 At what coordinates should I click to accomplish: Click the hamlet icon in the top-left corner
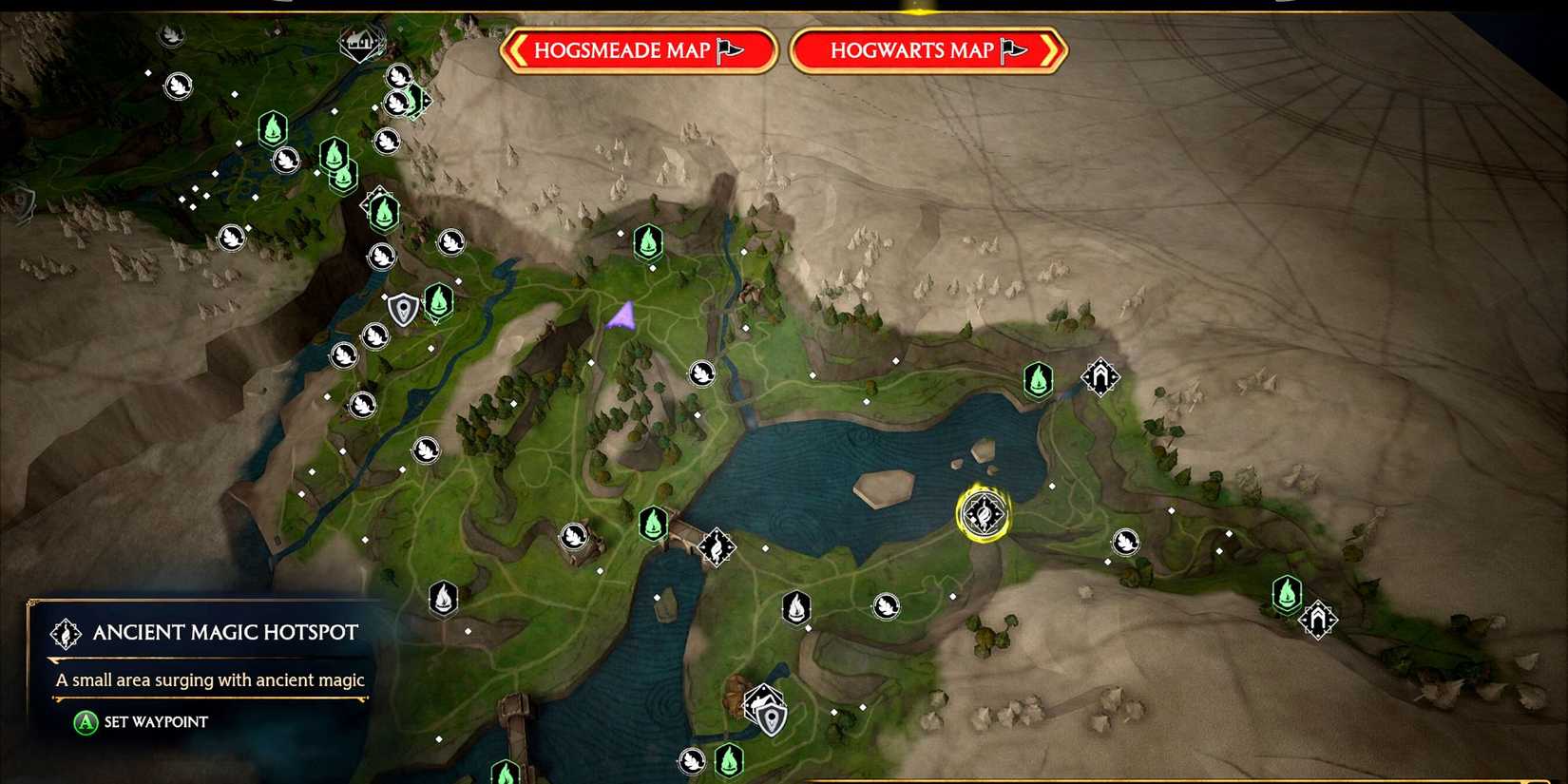pyautogui.click(x=358, y=43)
